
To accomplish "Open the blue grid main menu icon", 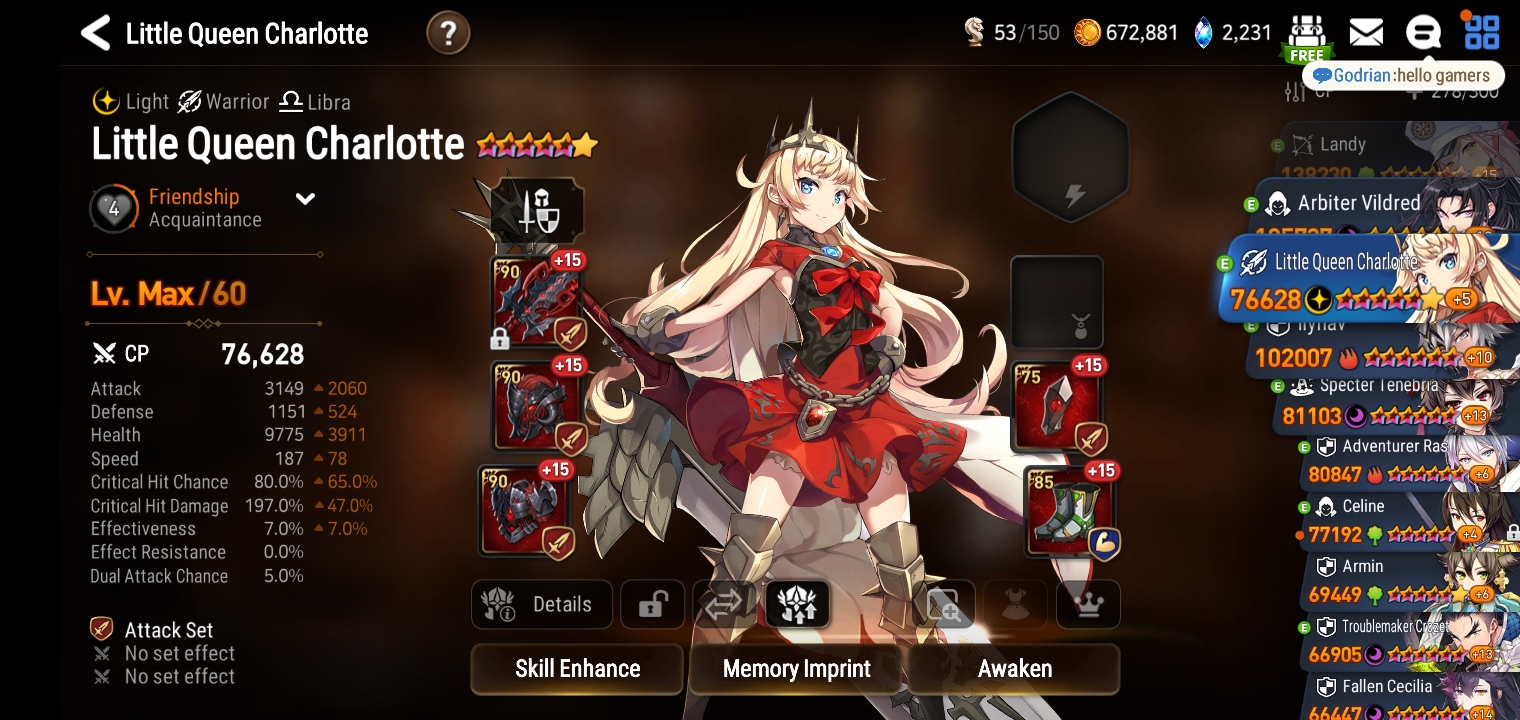I will (x=1481, y=33).
